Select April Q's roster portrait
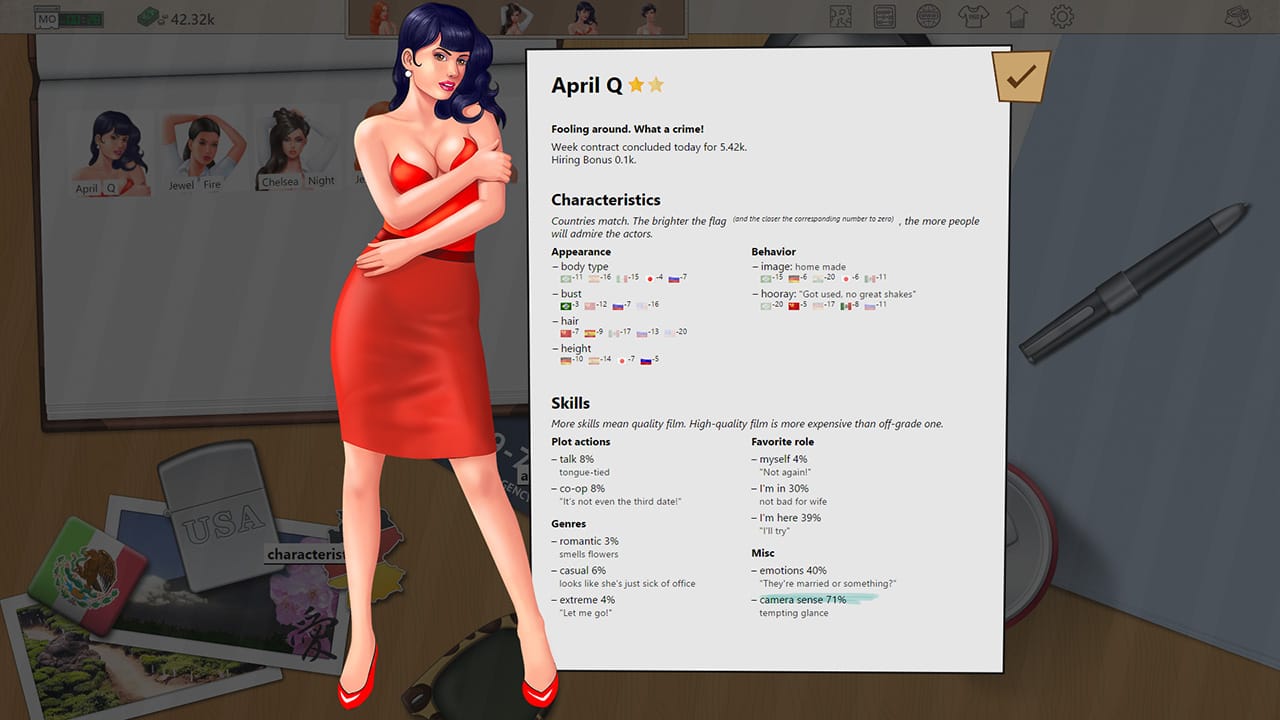The height and width of the screenshot is (720, 1280). 110,148
